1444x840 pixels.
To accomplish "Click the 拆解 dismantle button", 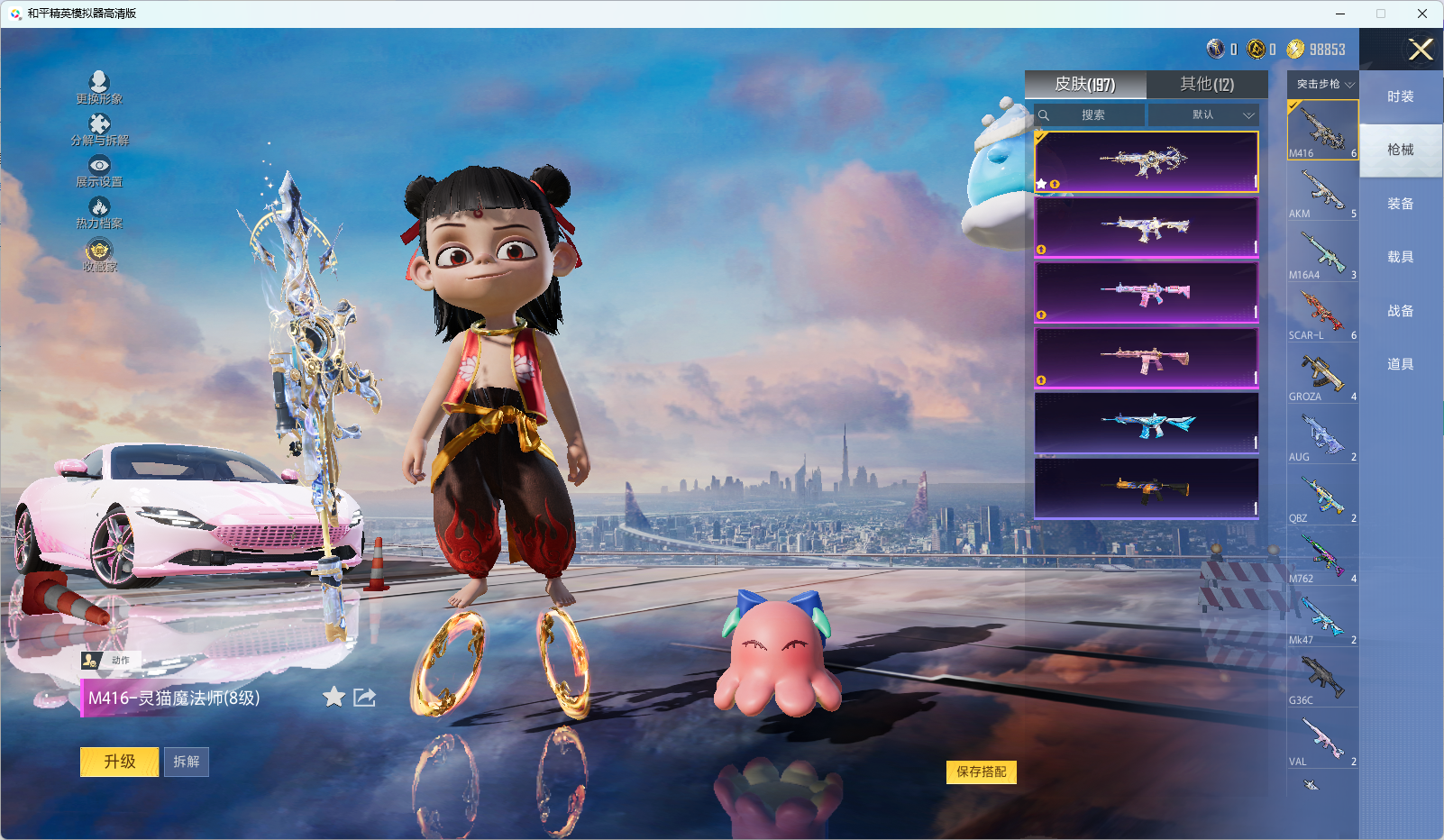I will [187, 762].
